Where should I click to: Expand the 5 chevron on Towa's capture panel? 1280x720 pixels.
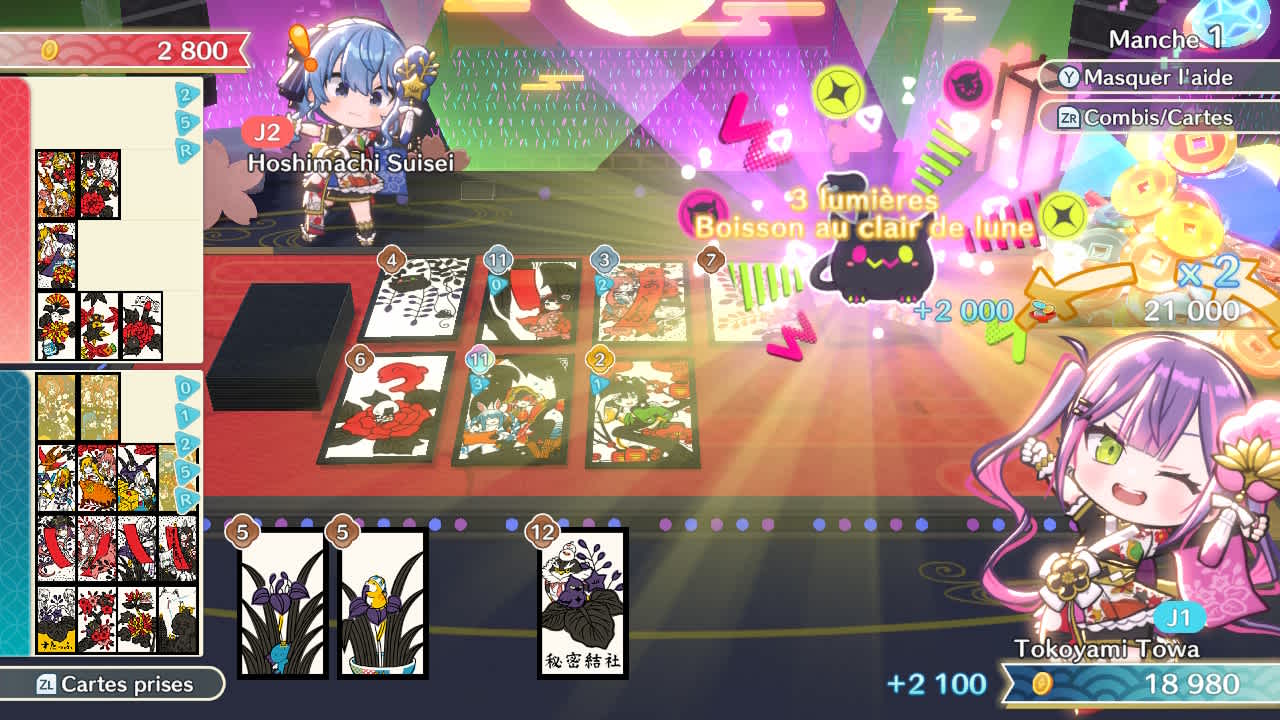184,472
